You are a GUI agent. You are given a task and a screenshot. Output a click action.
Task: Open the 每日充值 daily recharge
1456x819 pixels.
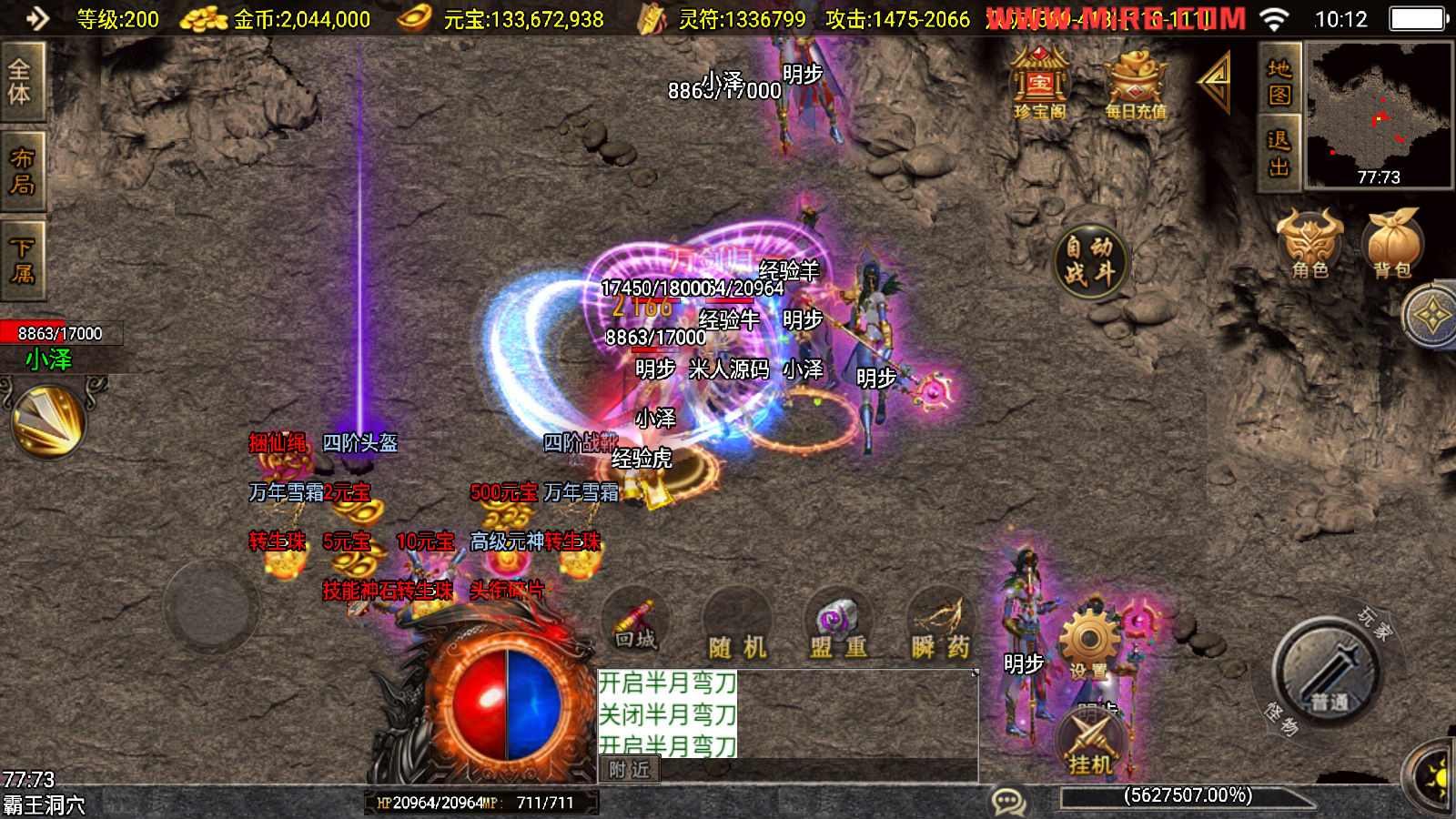[1135, 85]
